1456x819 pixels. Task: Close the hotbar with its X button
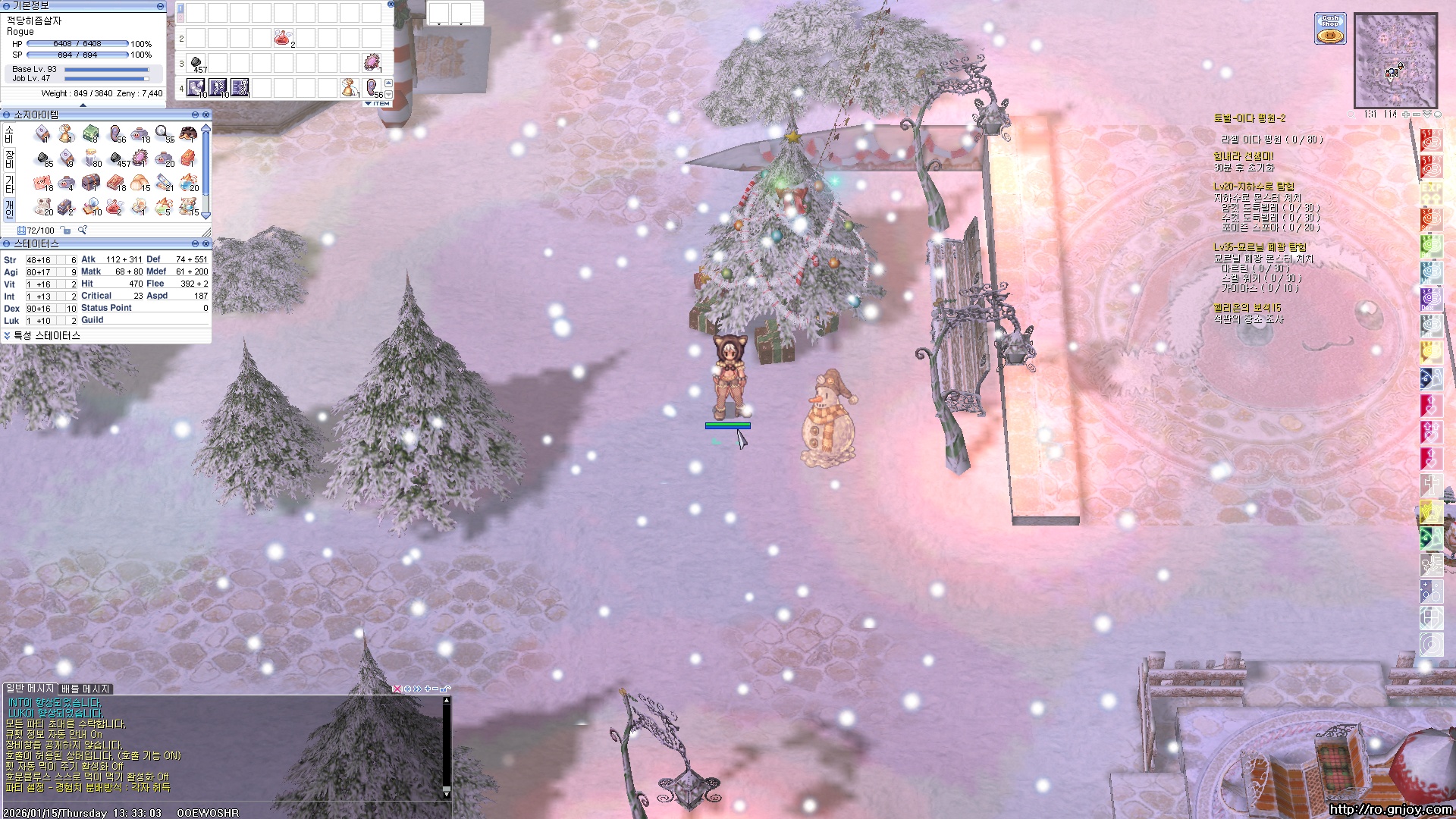[391, 4]
